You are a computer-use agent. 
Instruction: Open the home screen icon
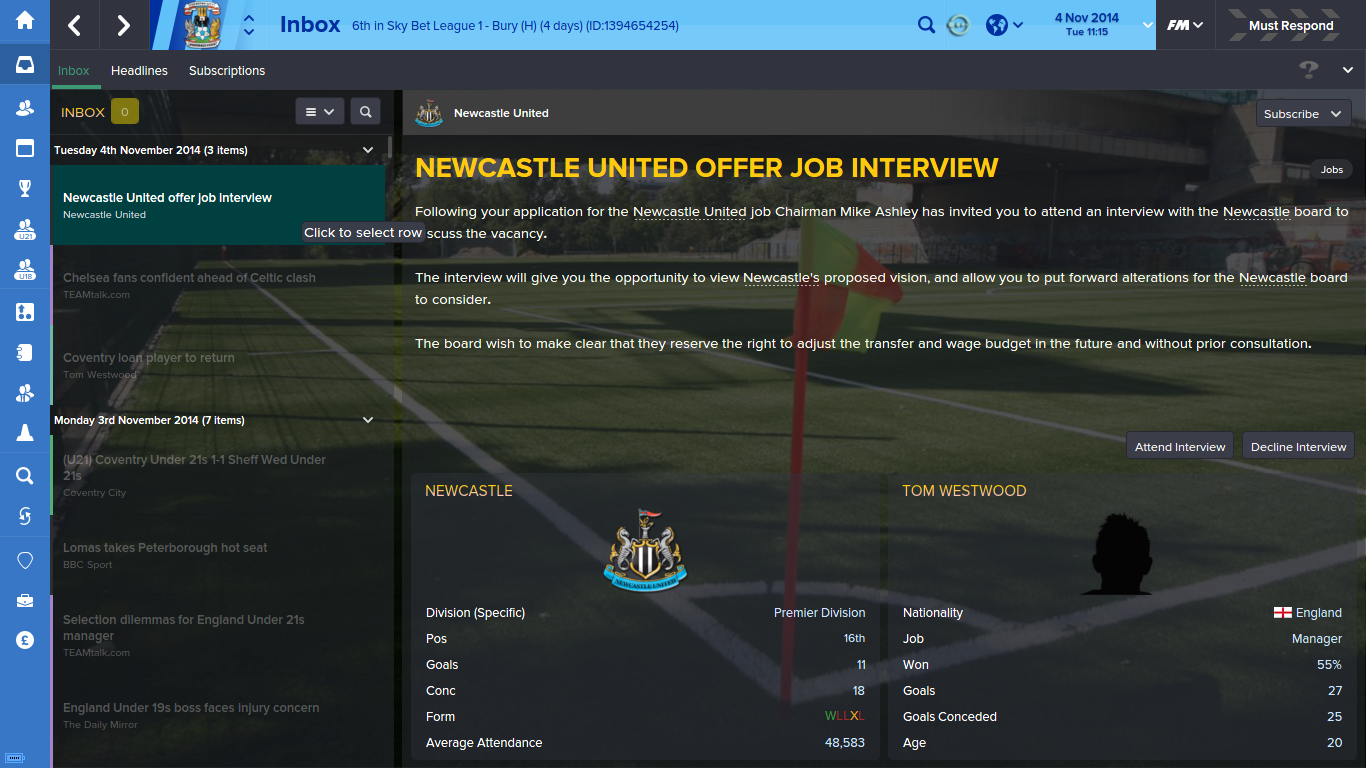(x=24, y=20)
